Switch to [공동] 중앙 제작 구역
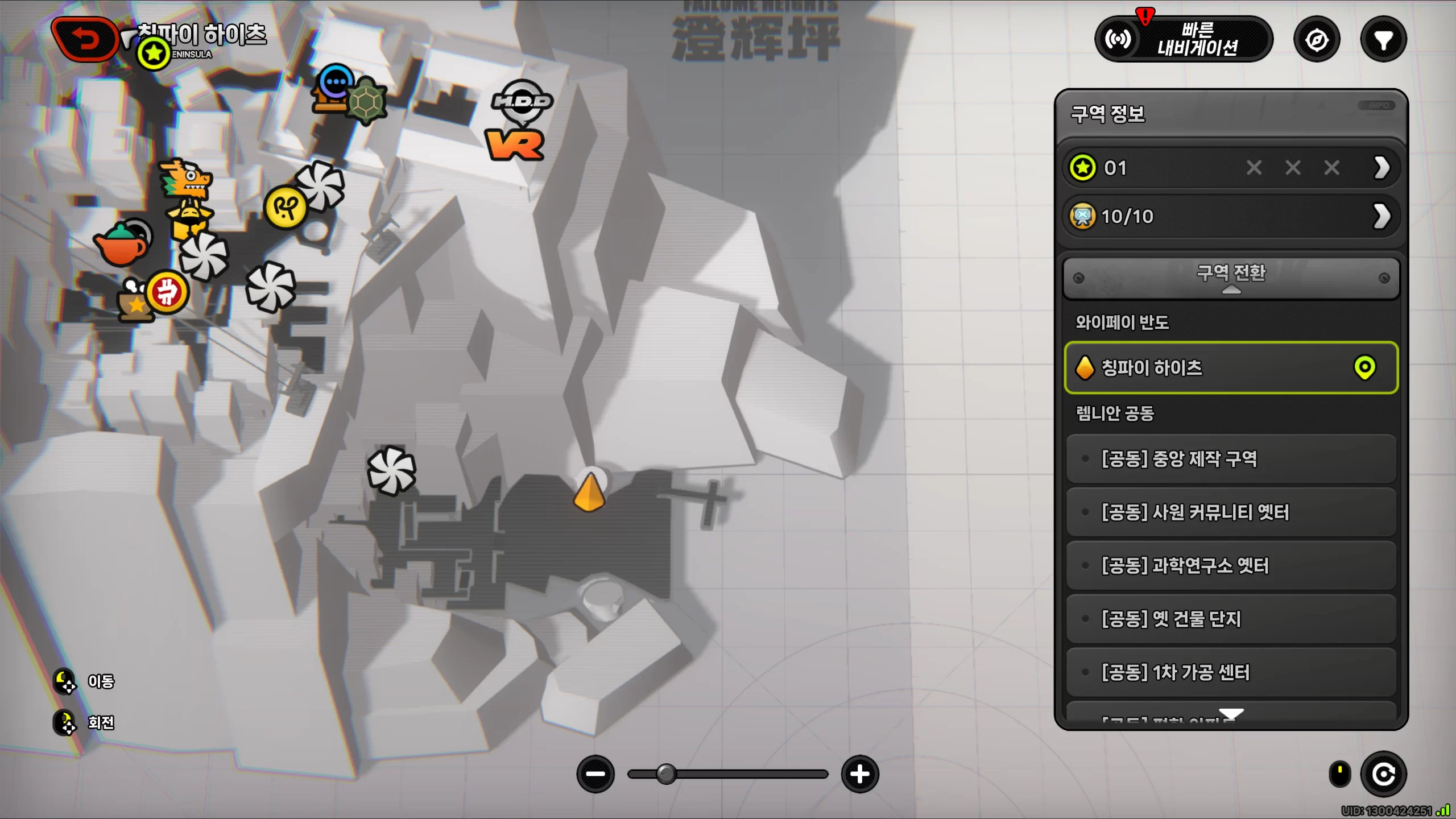This screenshot has width=1456, height=819. click(x=1231, y=459)
